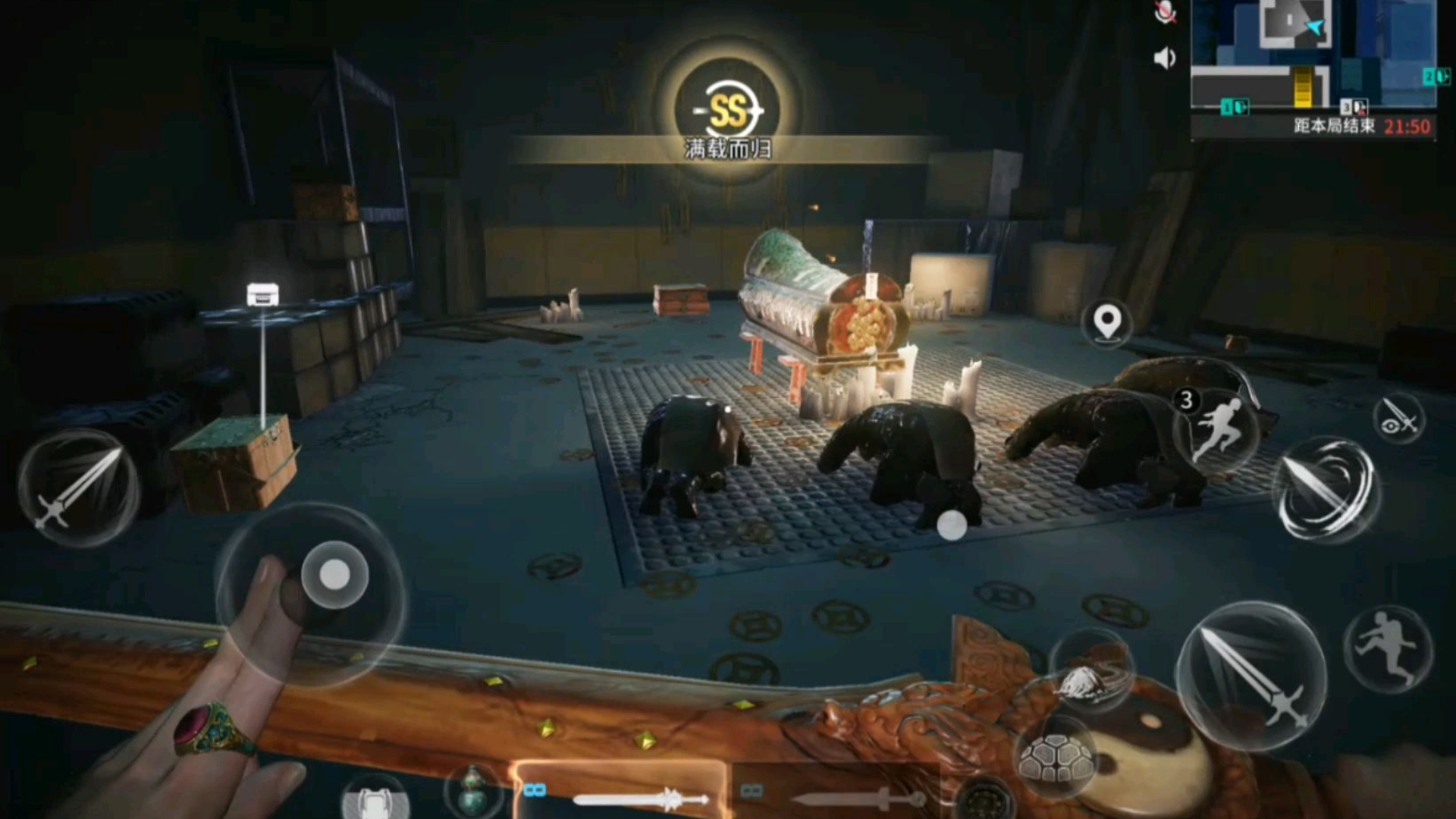
Task: Tap the dark round button beside weapon slots
Action: click(984, 800)
